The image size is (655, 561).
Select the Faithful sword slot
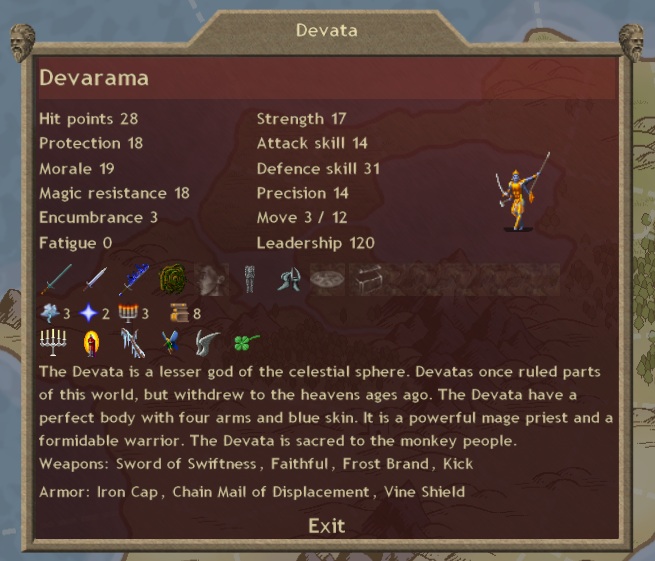coord(95,279)
